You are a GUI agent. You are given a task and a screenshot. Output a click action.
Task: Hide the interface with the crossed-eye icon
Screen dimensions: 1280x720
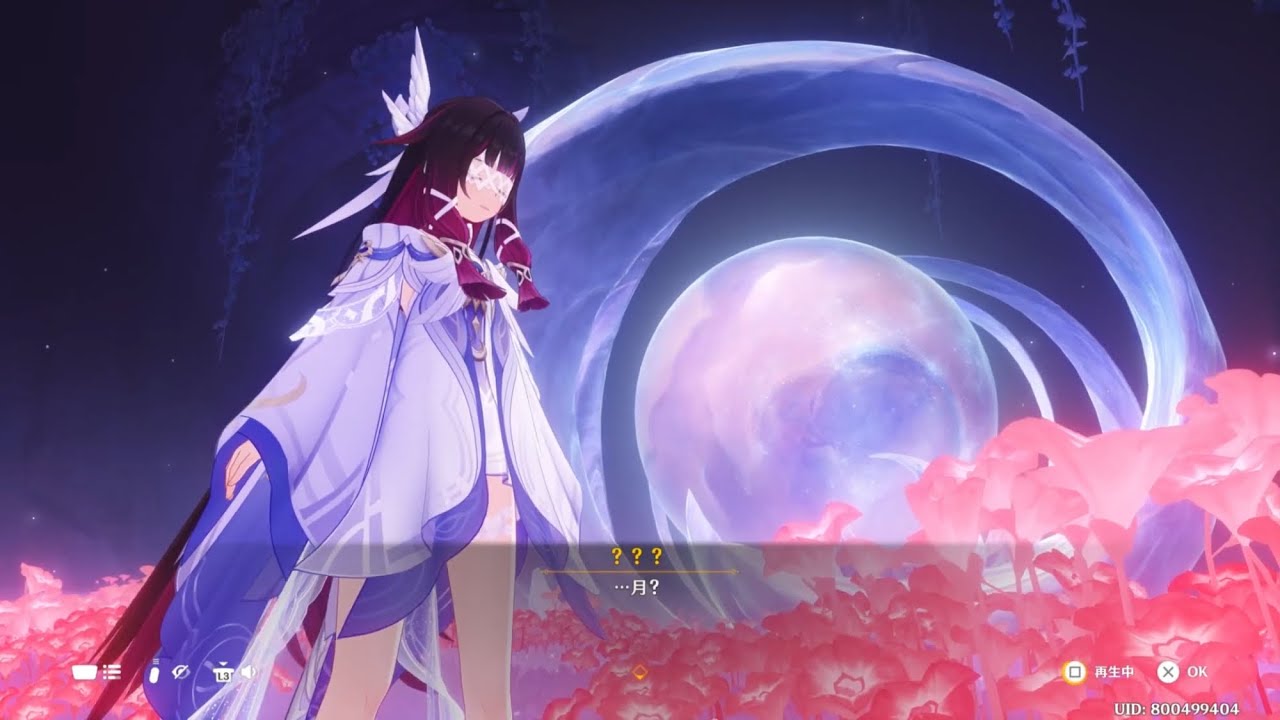181,672
